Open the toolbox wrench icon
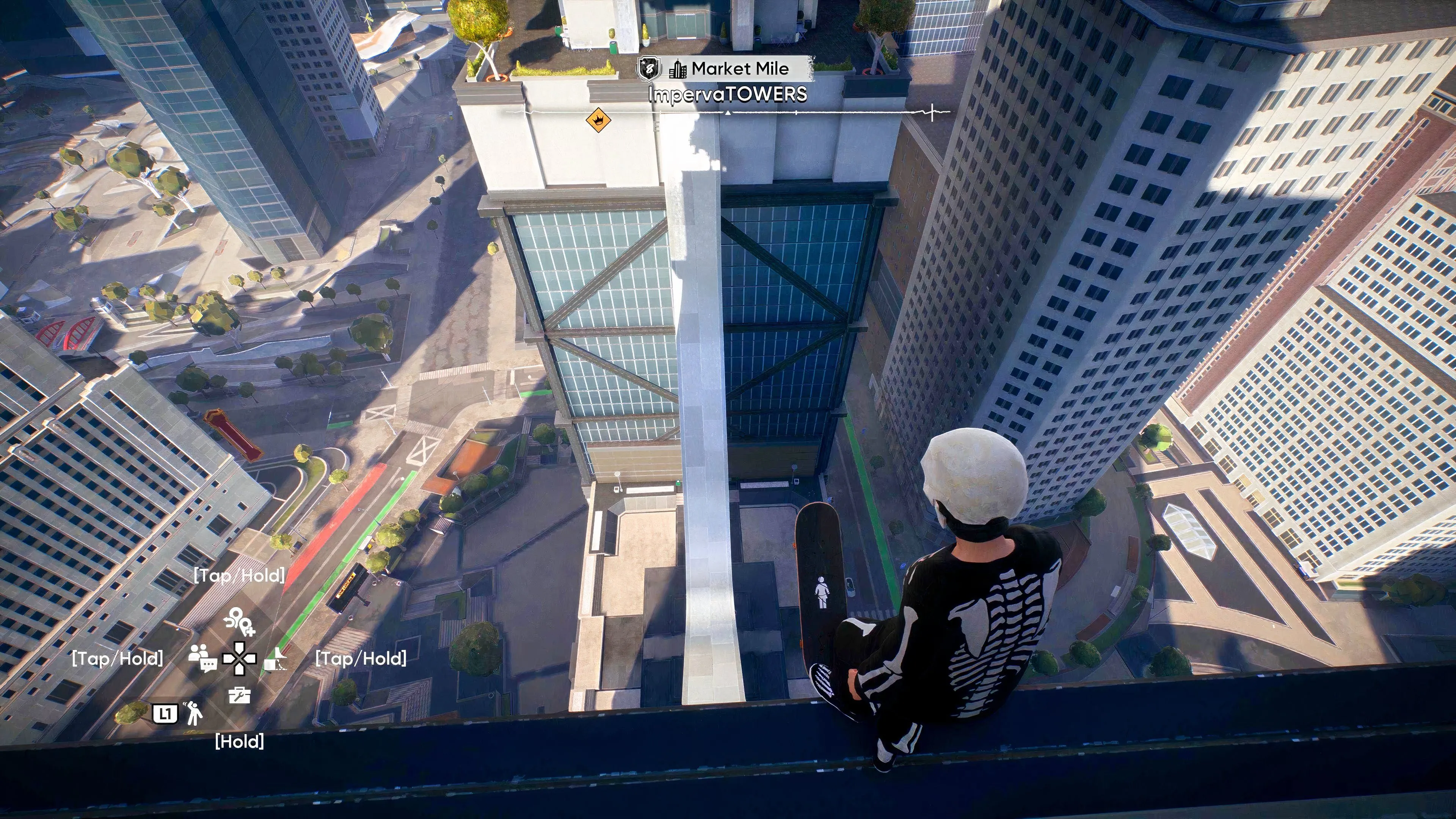This screenshot has height=819, width=1456. tap(239, 695)
